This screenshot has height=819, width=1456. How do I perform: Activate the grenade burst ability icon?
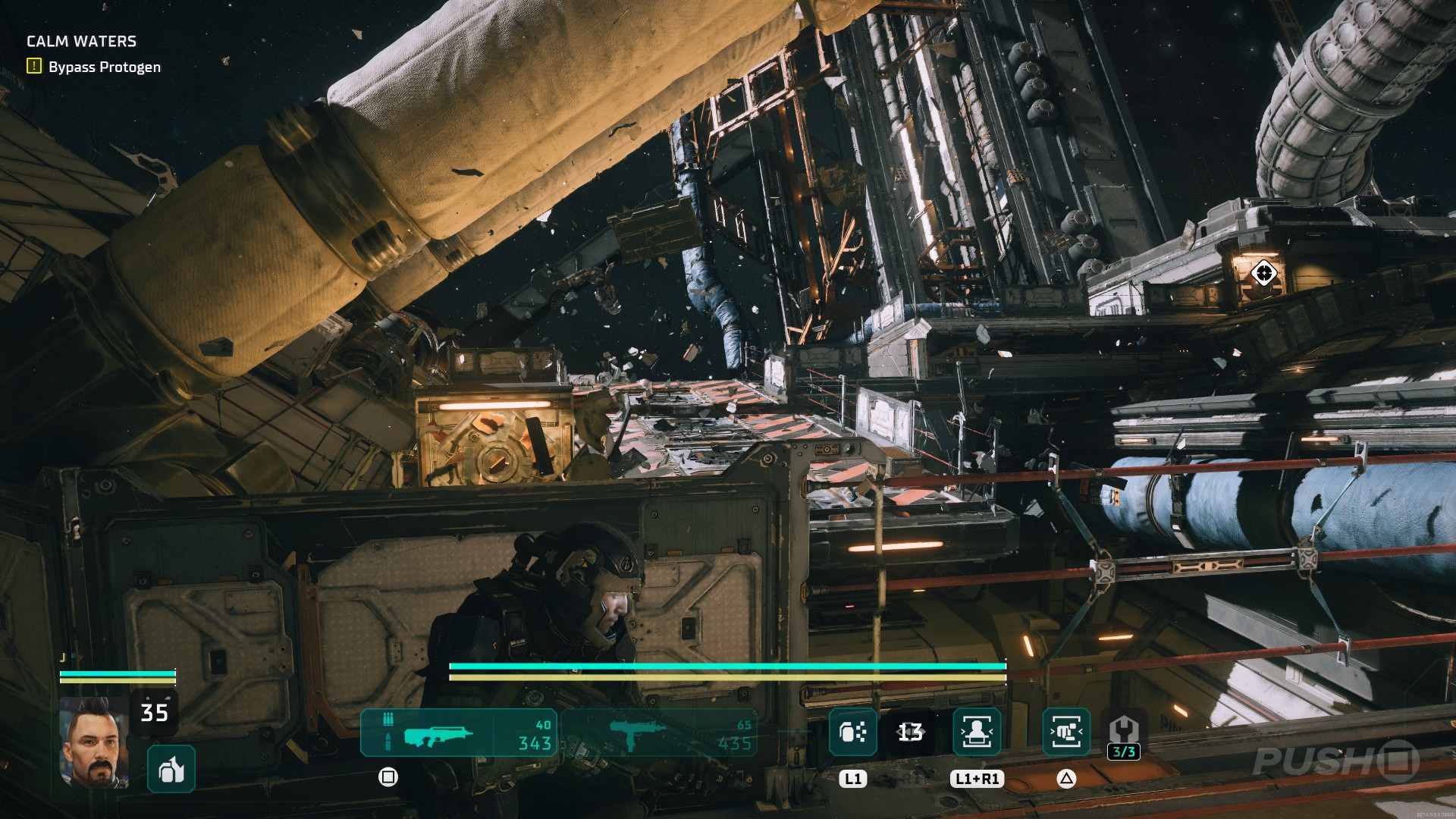click(853, 733)
